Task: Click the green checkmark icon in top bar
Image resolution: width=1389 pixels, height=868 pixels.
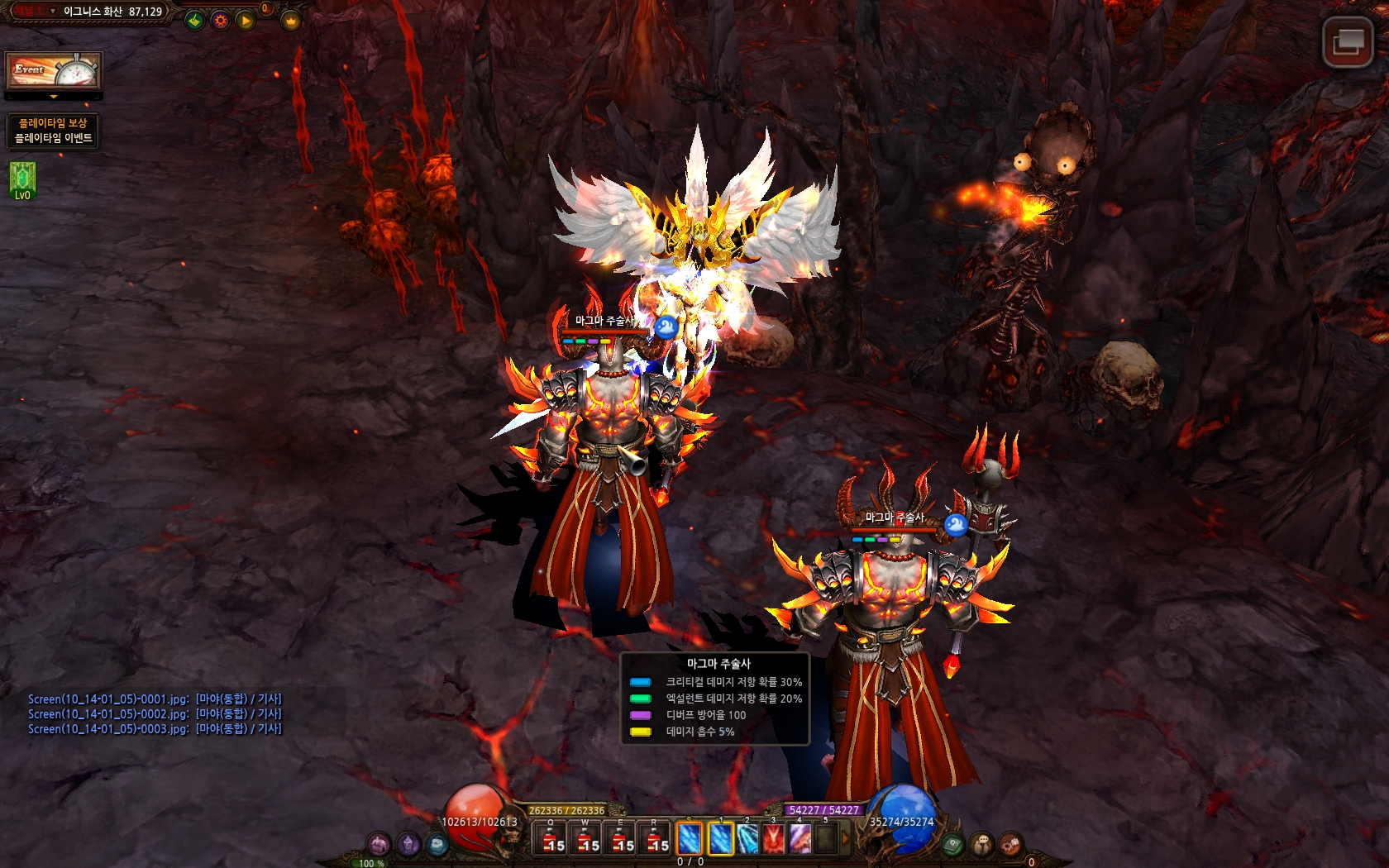Action: coord(194,20)
